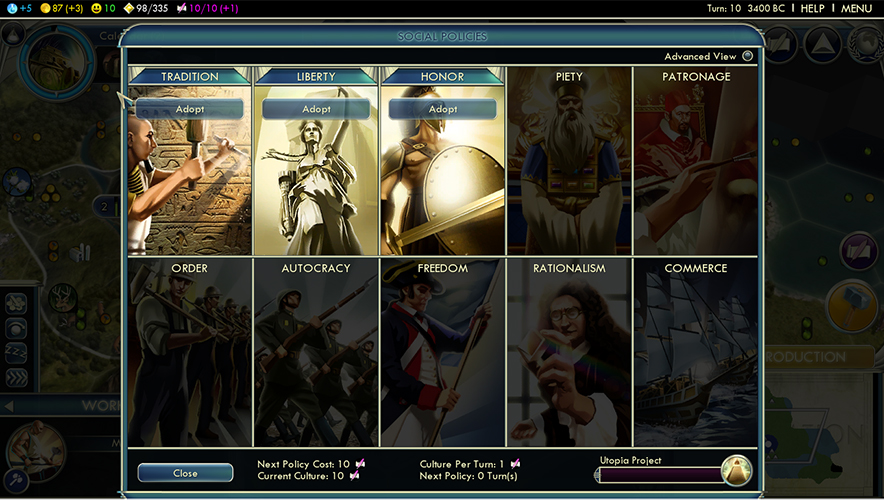Open the game MENU
This screenshot has height=500, width=884.
[856, 9]
